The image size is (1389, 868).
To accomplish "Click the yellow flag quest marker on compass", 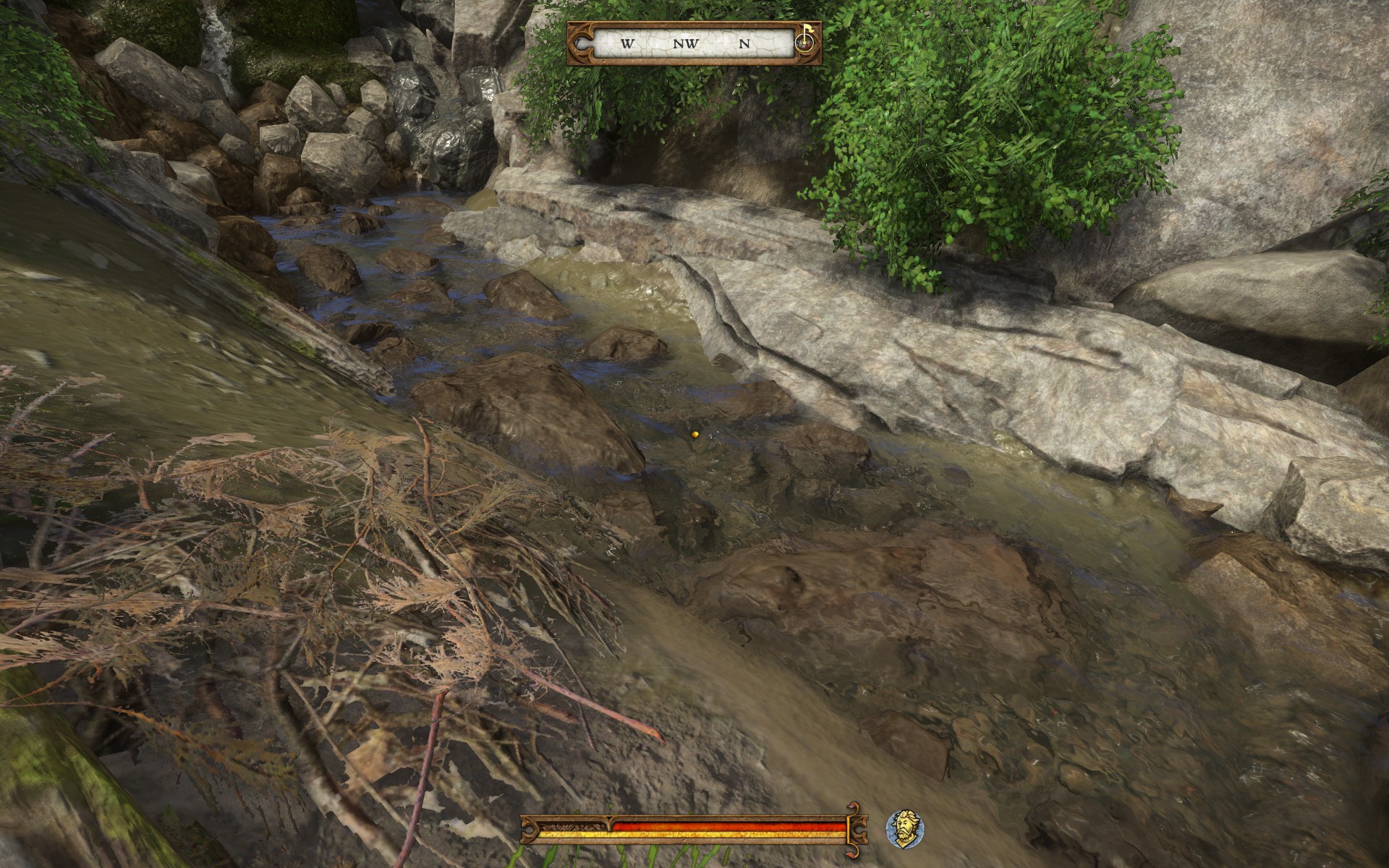I will [x=805, y=35].
